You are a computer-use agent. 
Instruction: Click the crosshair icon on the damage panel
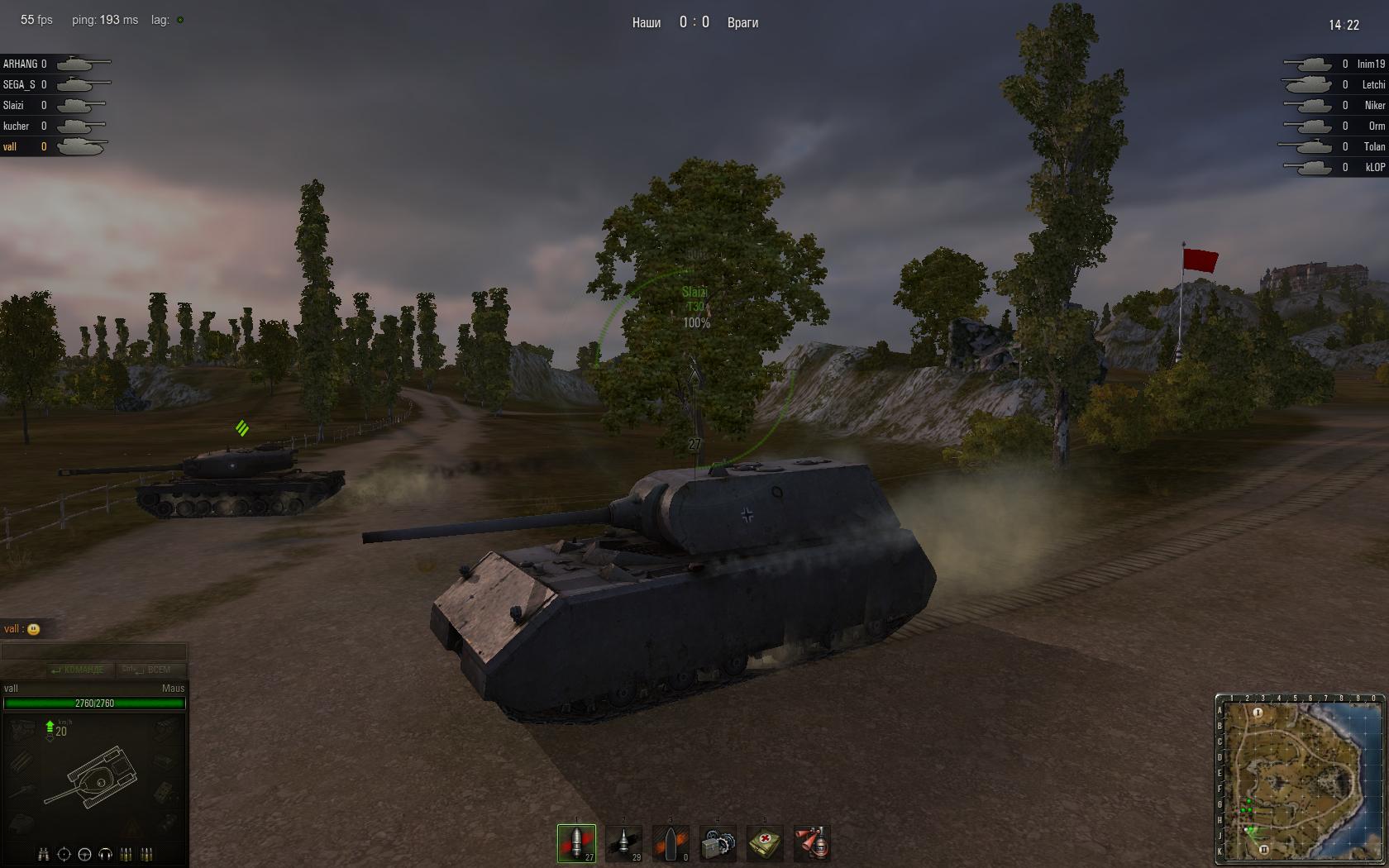(x=64, y=853)
